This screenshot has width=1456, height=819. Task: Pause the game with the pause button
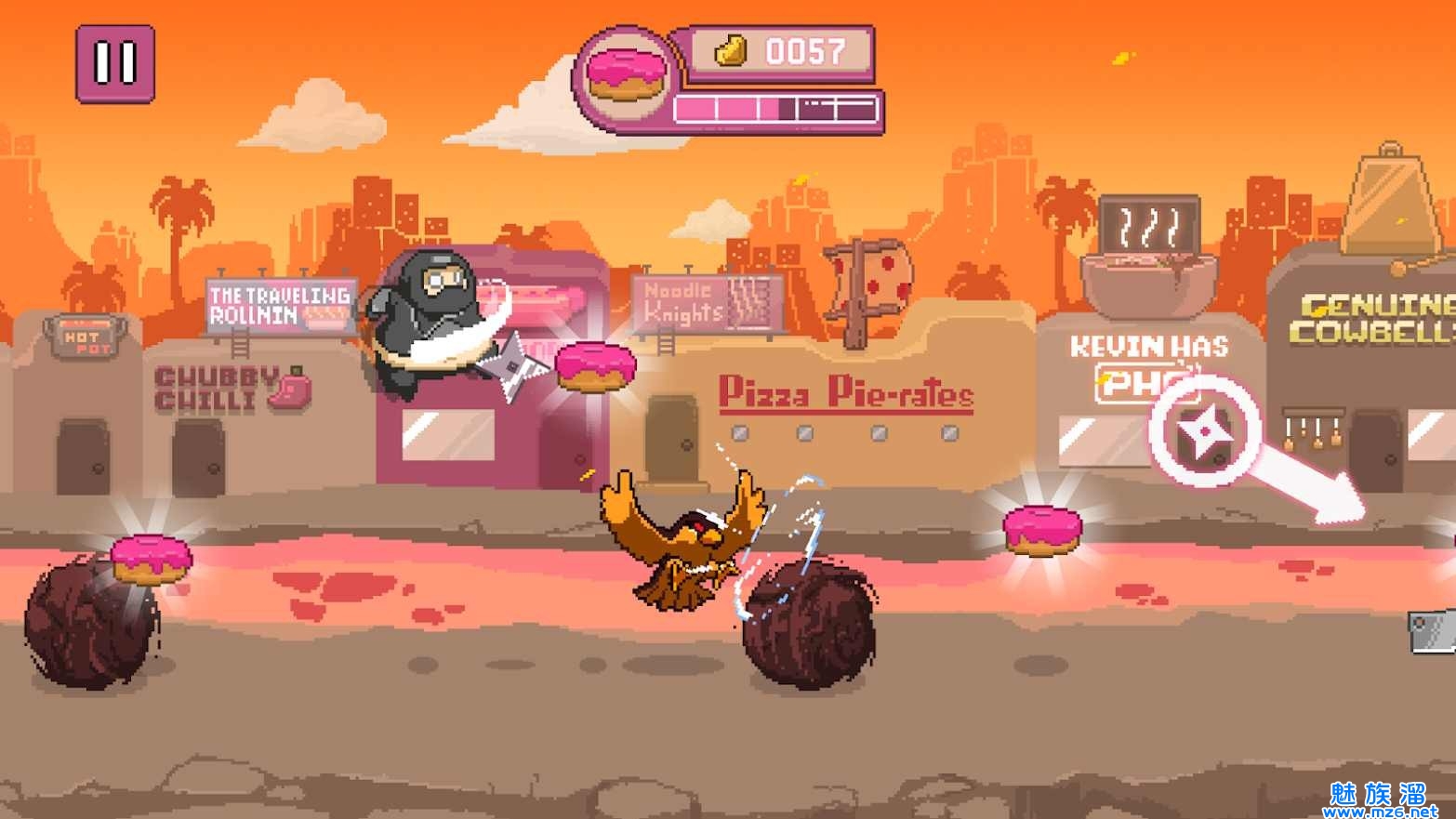(115, 63)
